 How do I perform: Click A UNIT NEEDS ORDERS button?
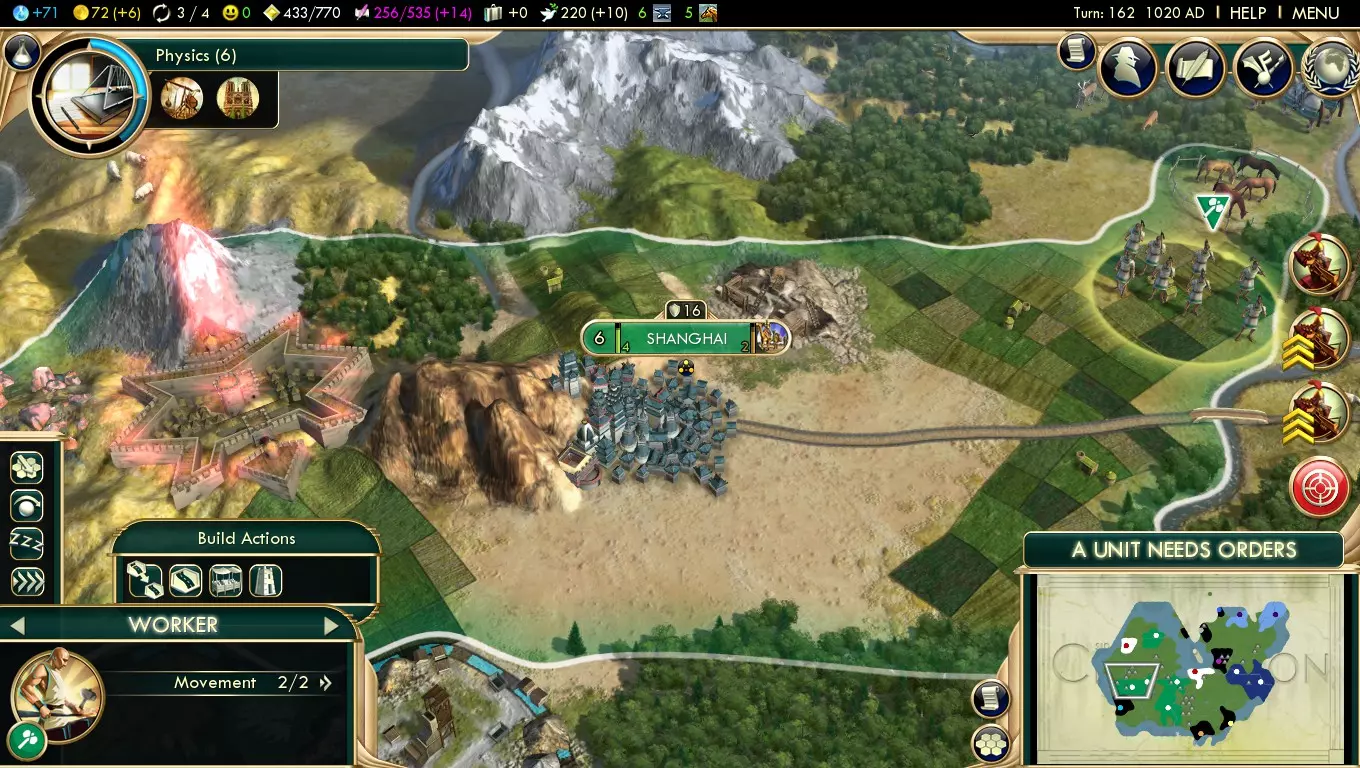[1183, 550]
